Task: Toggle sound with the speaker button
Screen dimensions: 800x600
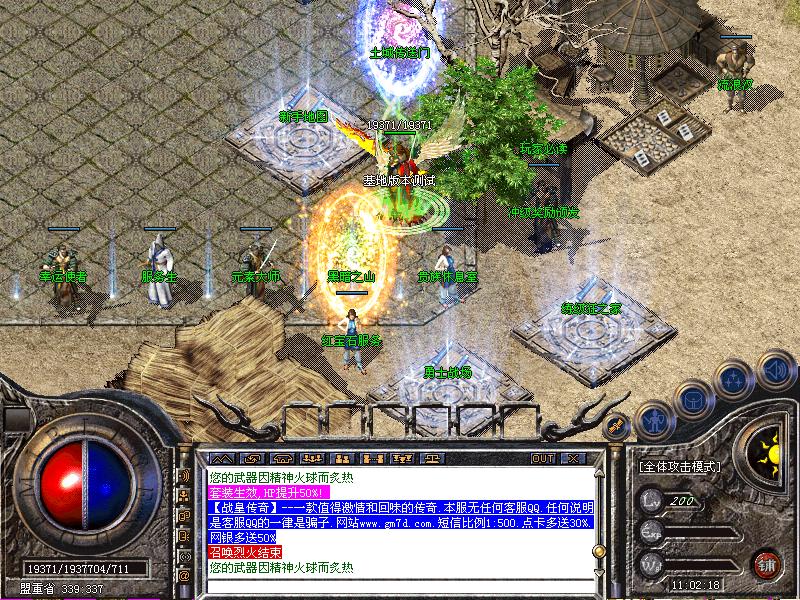Action: click(774, 368)
